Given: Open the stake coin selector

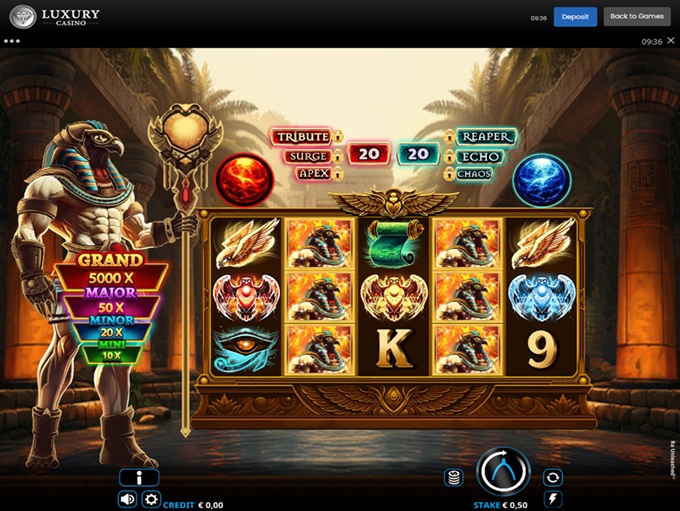Looking at the screenshot, I should click(454, 477).
